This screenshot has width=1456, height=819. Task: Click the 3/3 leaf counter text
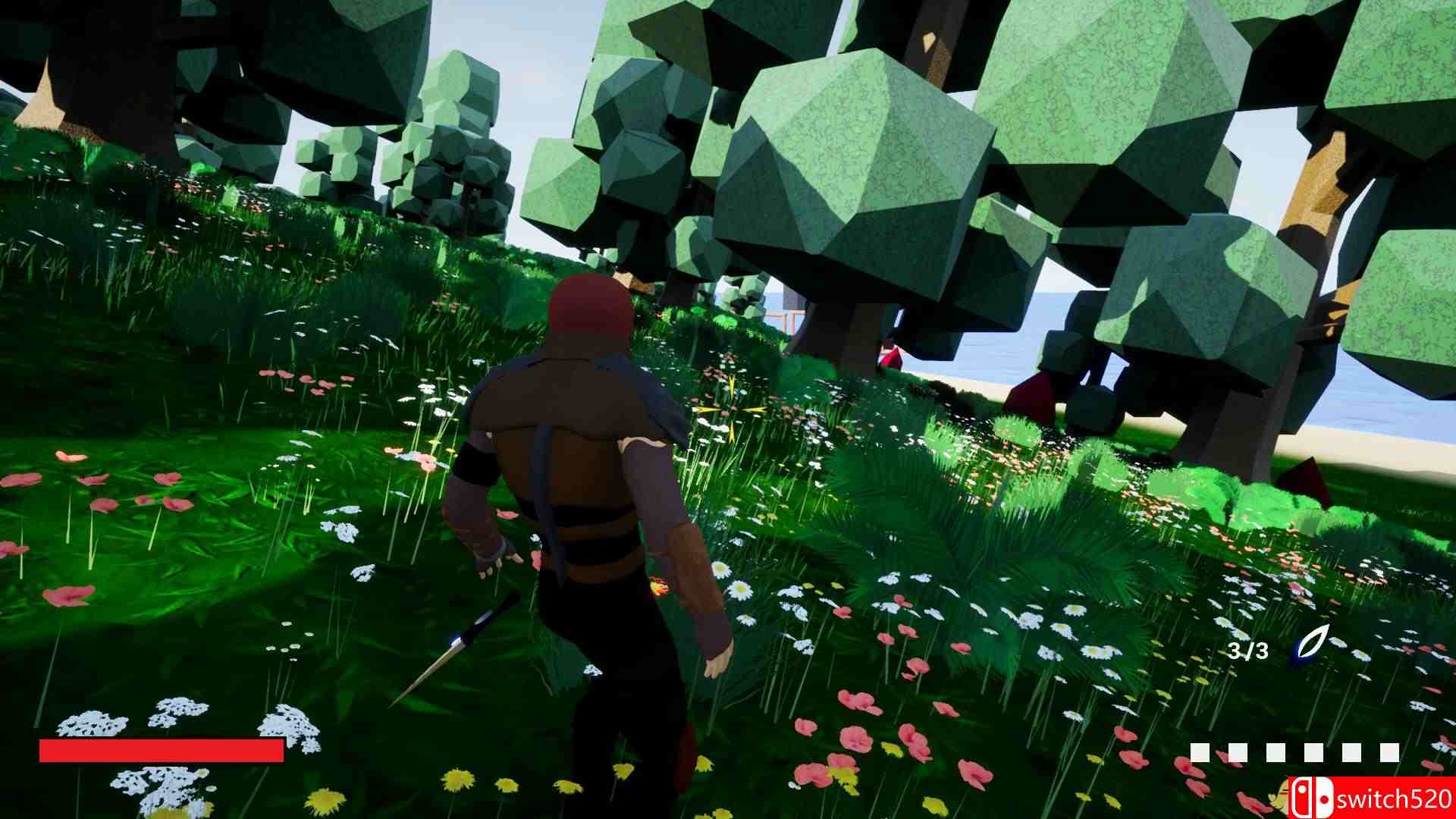tap(1247, 651)
